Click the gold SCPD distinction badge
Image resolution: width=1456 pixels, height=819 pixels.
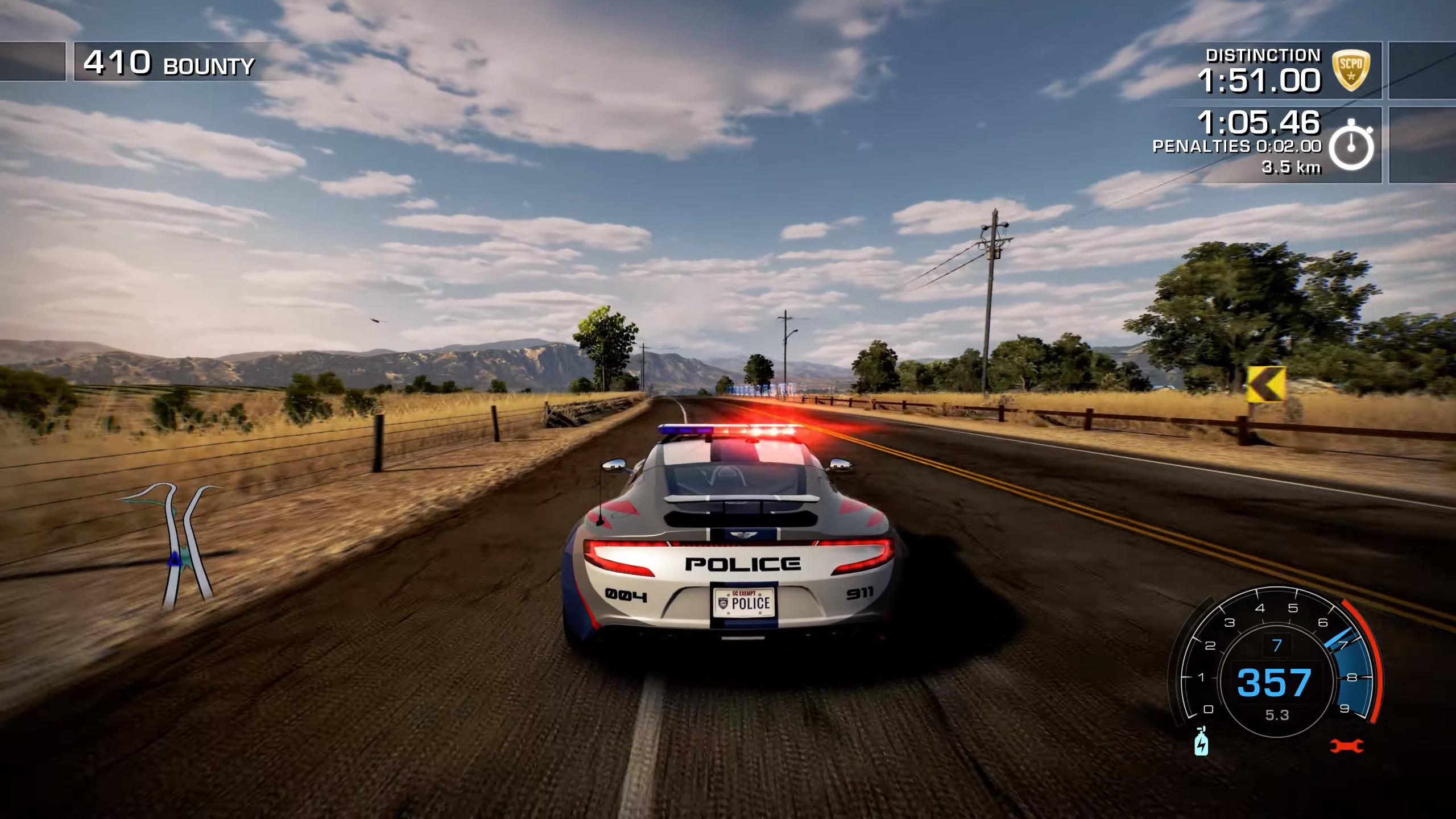point(1351,70)
